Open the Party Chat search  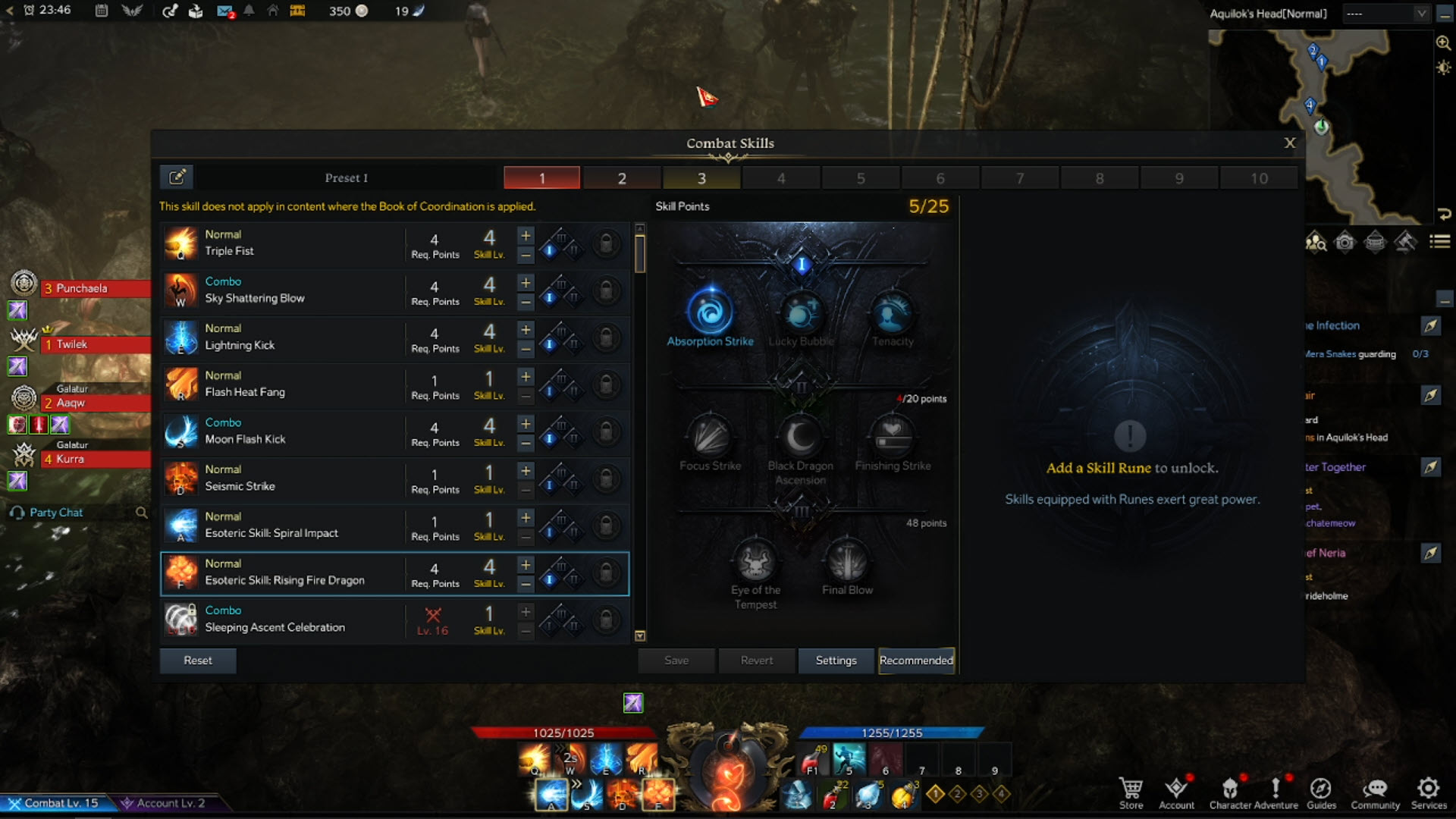click(141, 513)
